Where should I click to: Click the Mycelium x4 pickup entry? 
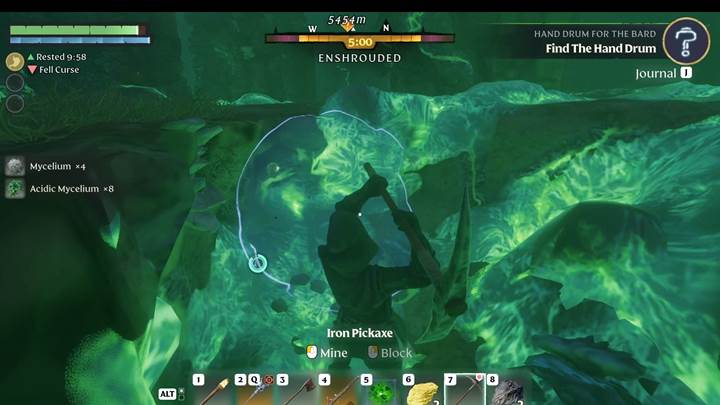click(46, 166)
